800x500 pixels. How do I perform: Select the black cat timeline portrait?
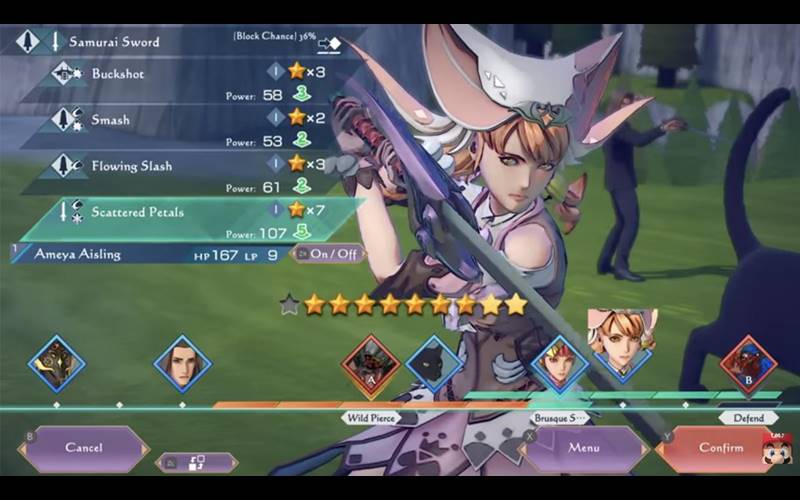(x=434, y=364)
